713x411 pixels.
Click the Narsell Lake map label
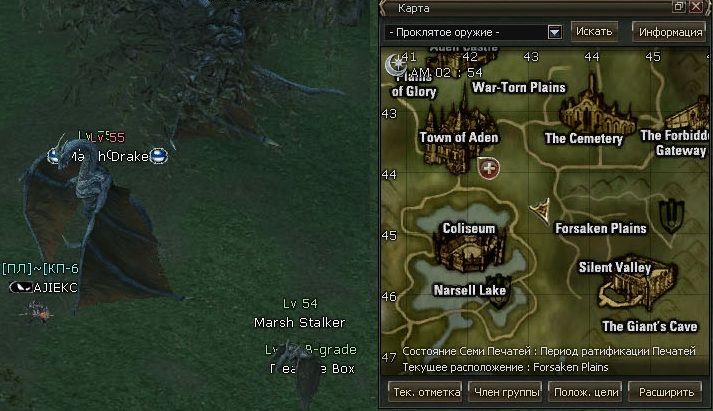click(469, 290)
